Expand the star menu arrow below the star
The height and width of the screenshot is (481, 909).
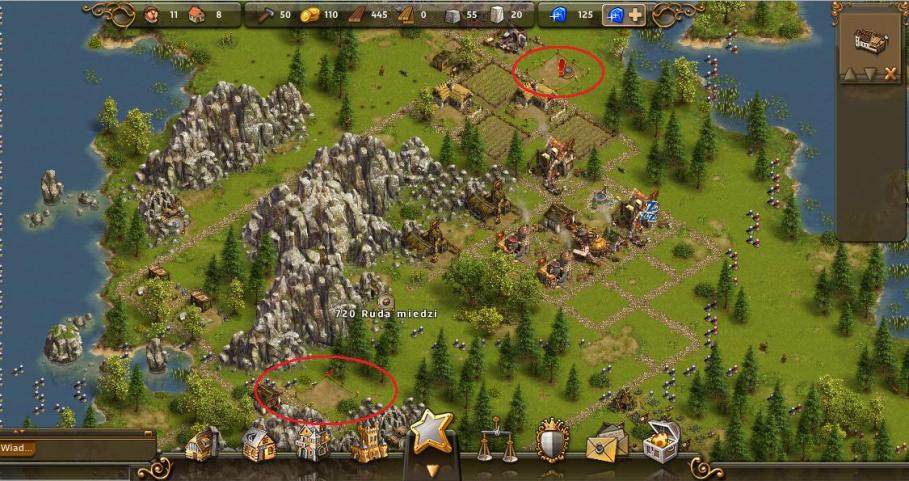click(x=432, y=468)
